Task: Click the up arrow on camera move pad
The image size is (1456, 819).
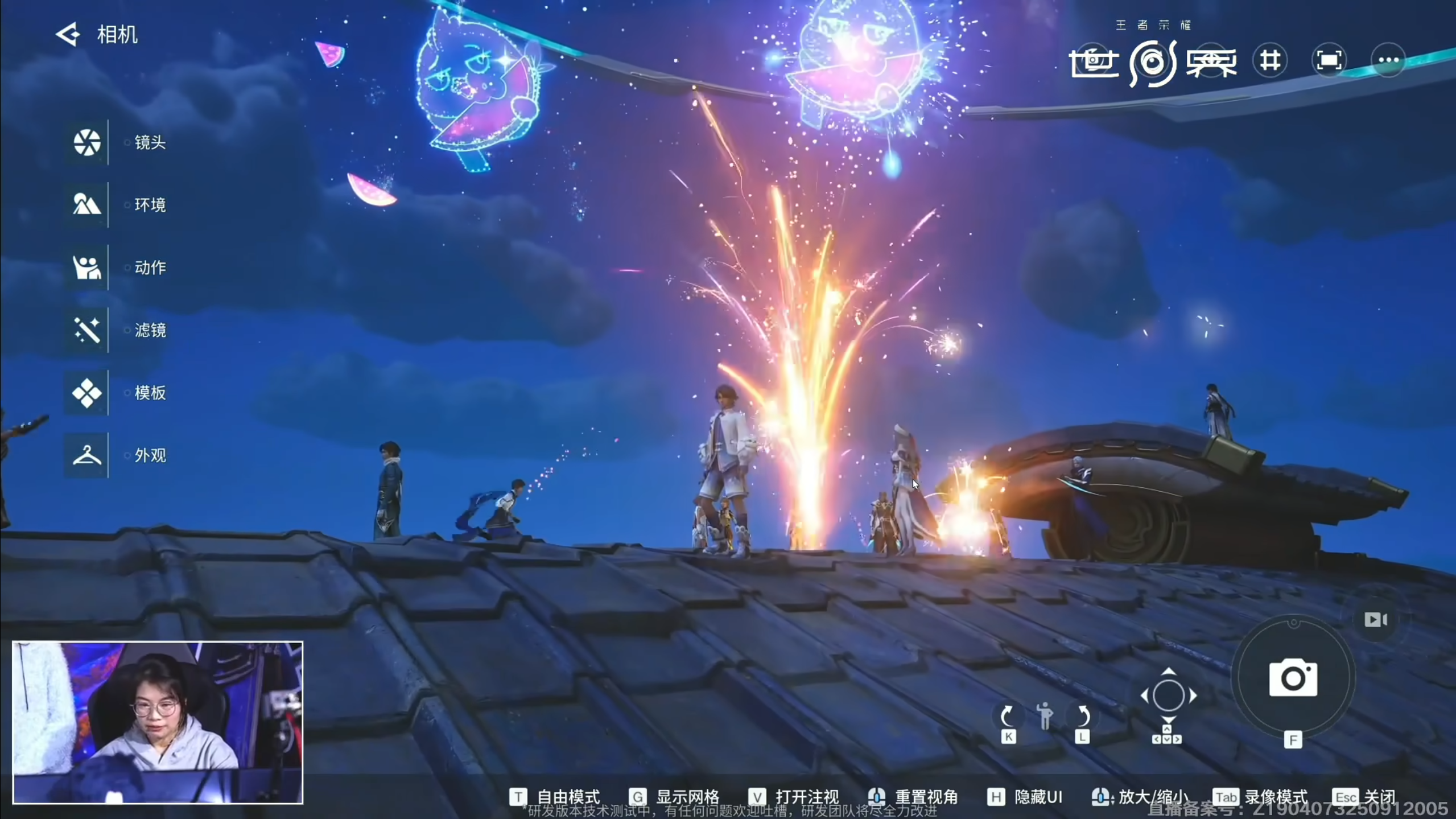Action: 1168,672
